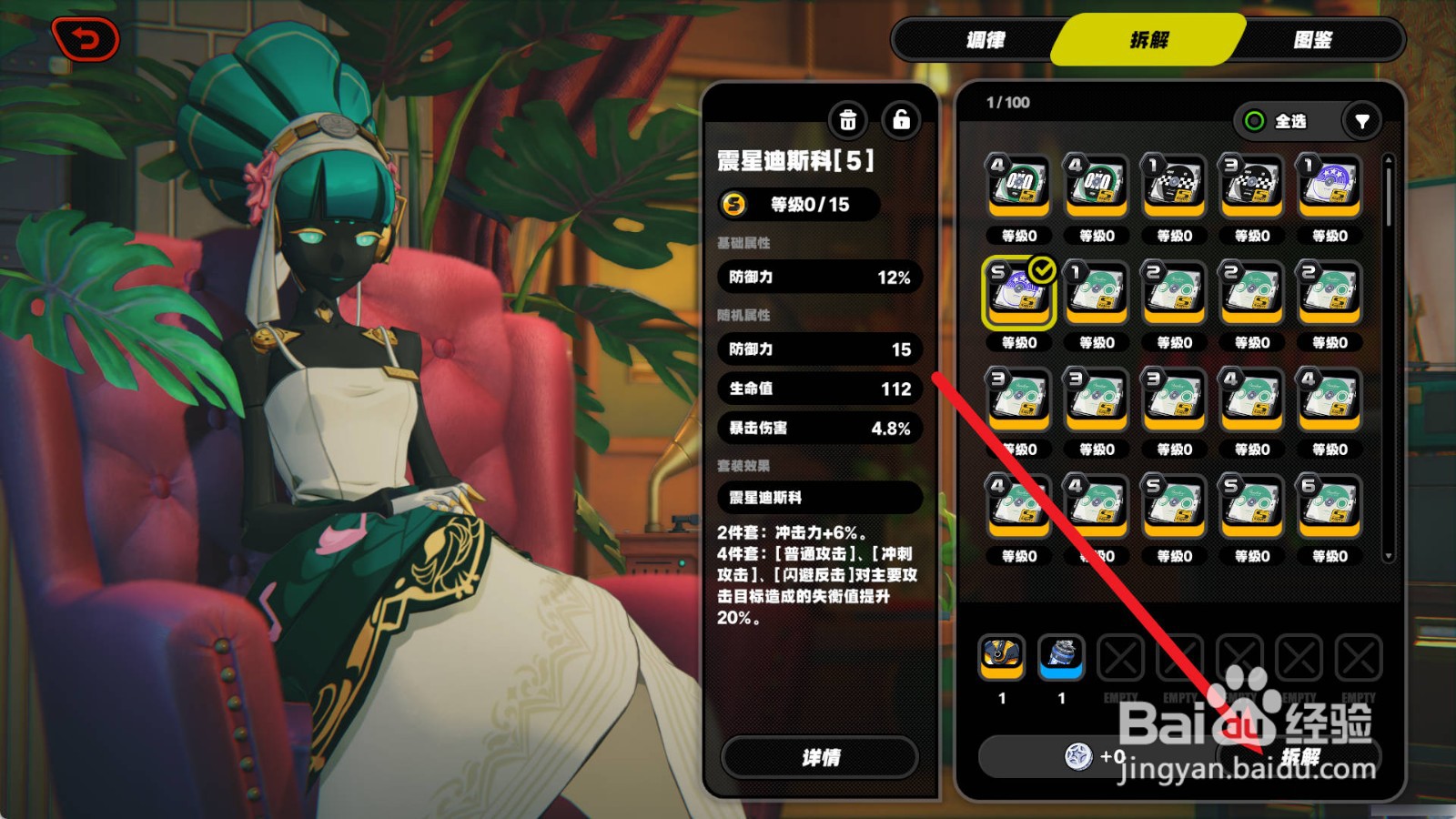
Task: Click the 震星迪斯科 set effect header
Action: 818,497
